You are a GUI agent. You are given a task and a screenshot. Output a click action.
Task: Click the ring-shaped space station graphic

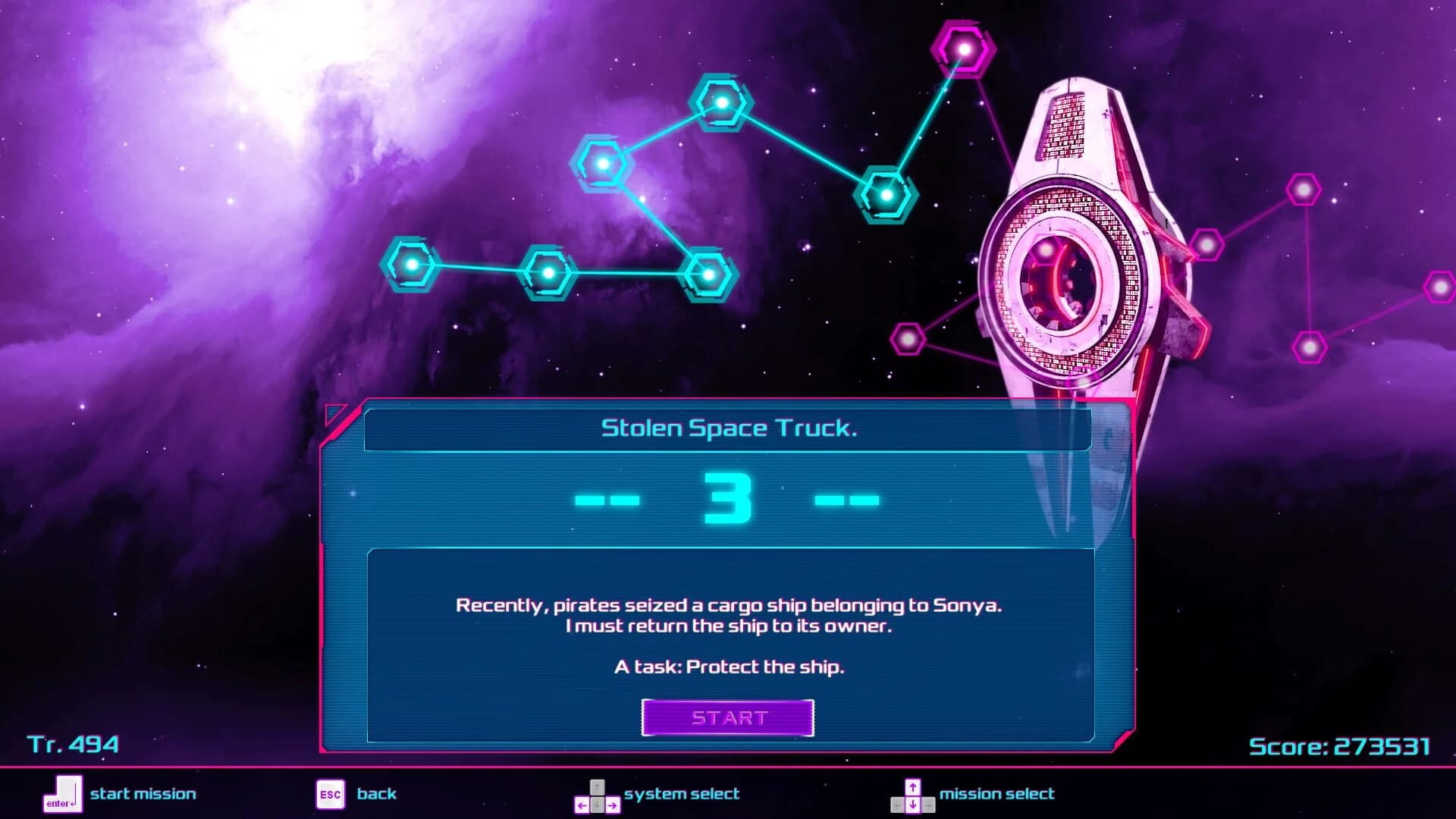click(x=1065, y=281)
